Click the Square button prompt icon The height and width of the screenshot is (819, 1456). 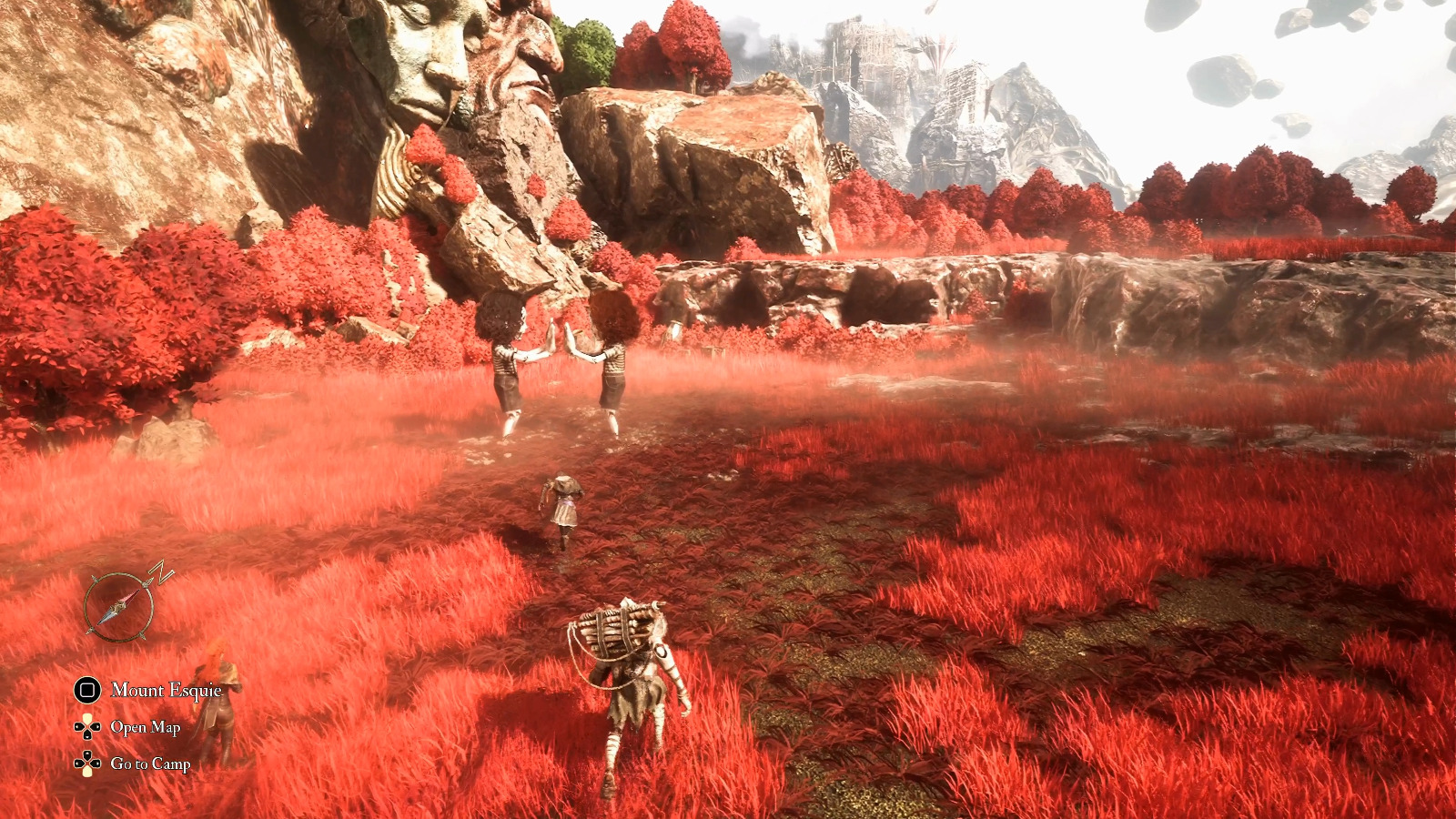tap(86, 691)
